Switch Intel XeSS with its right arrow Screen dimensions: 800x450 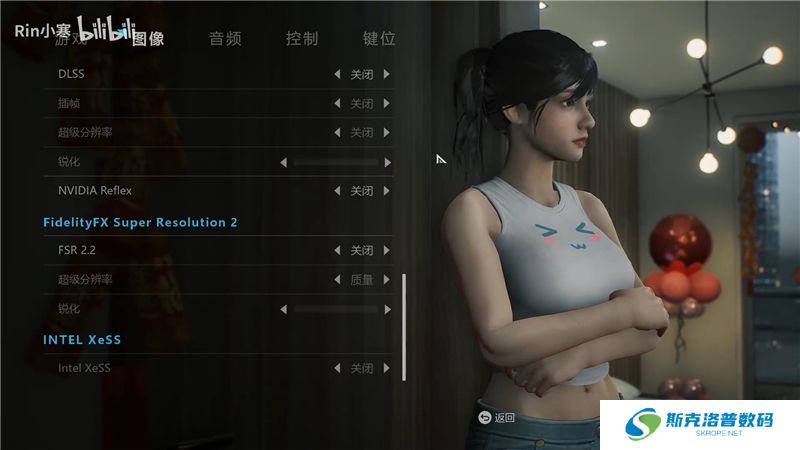pos(387,368)
